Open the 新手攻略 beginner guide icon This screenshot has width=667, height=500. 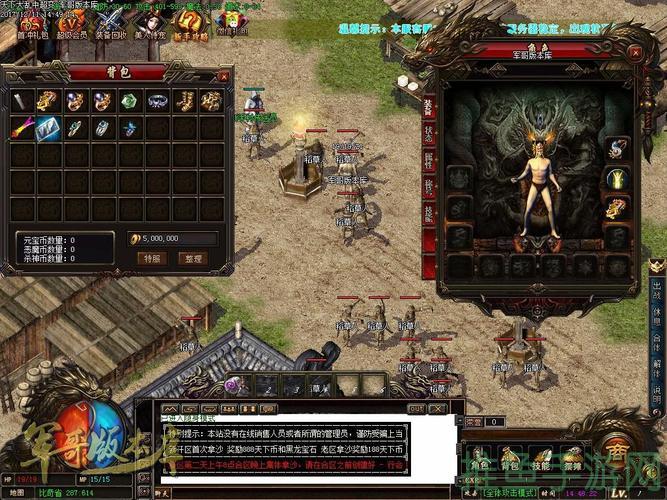pyautogui.click(x=192, y=21)
